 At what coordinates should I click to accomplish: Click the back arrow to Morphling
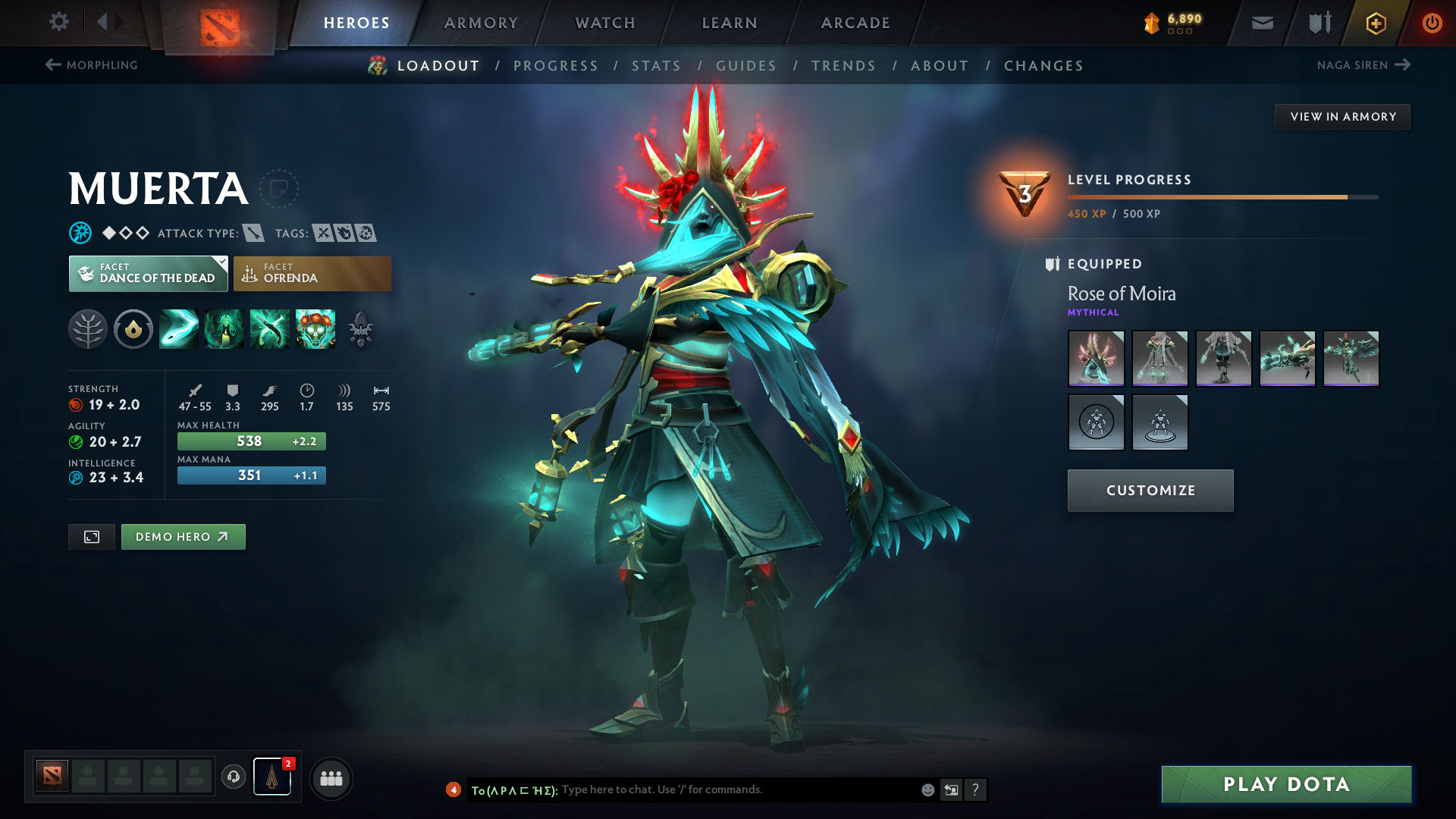[x=52, y=65]
